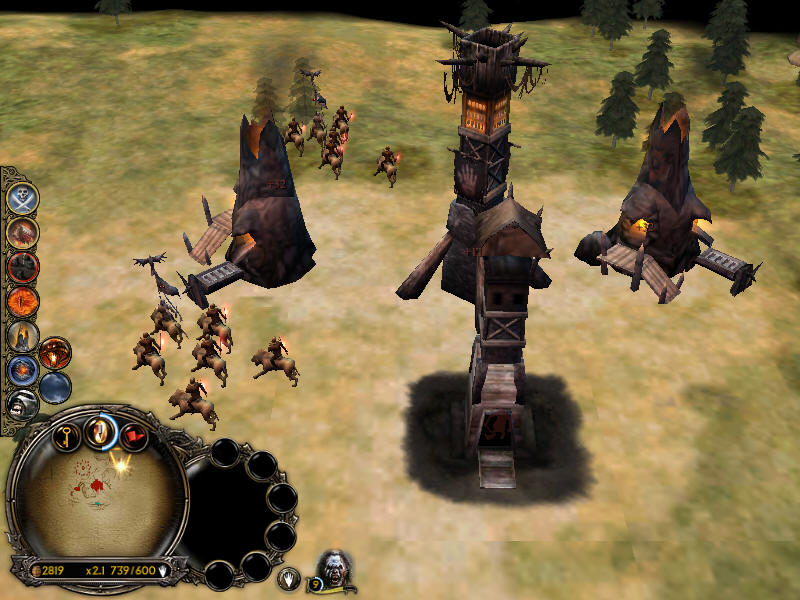Image resolution: width=800 pixels, height=600 pixels.
Task: Select the wizard tower icon
Action: coord(22,335)
